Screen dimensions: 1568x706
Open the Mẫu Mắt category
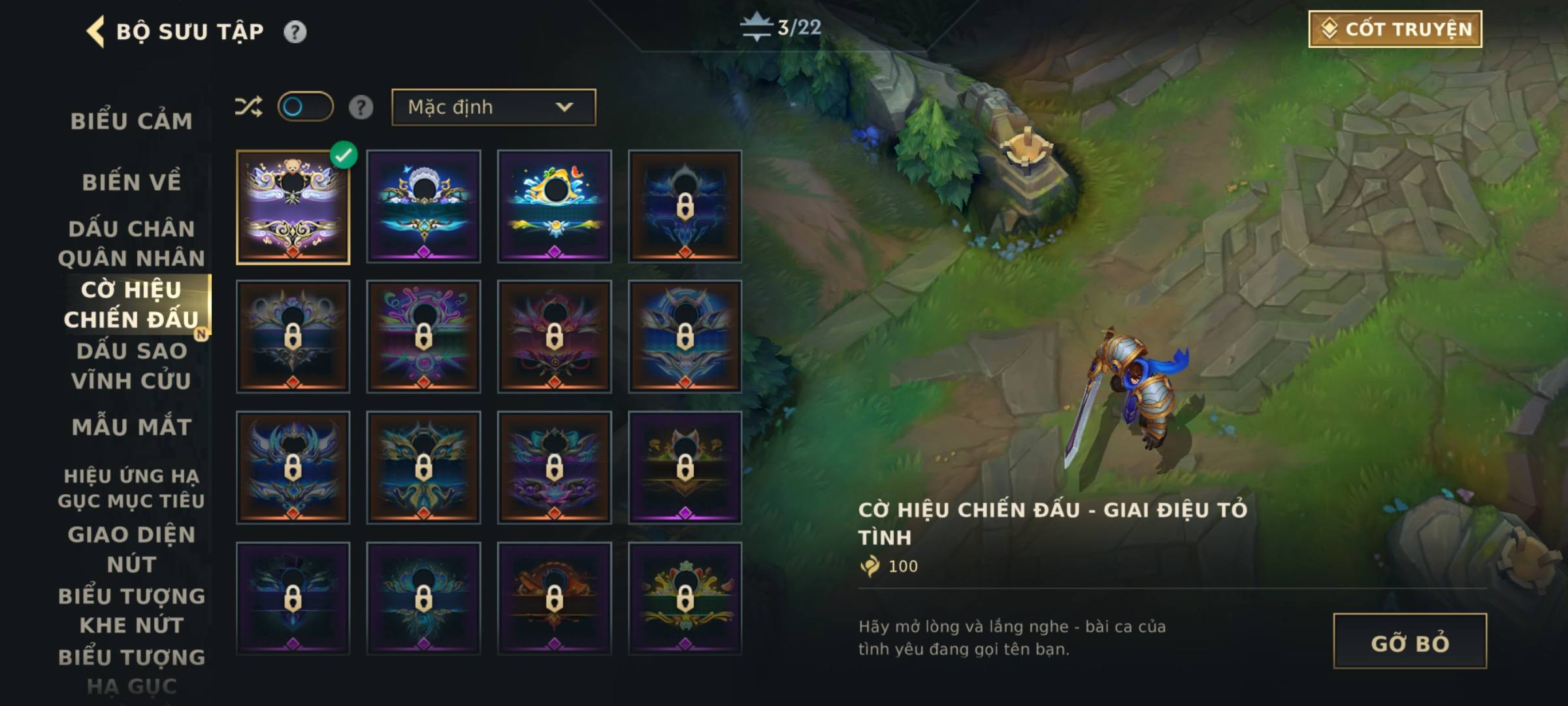click(x=131, y=427)
